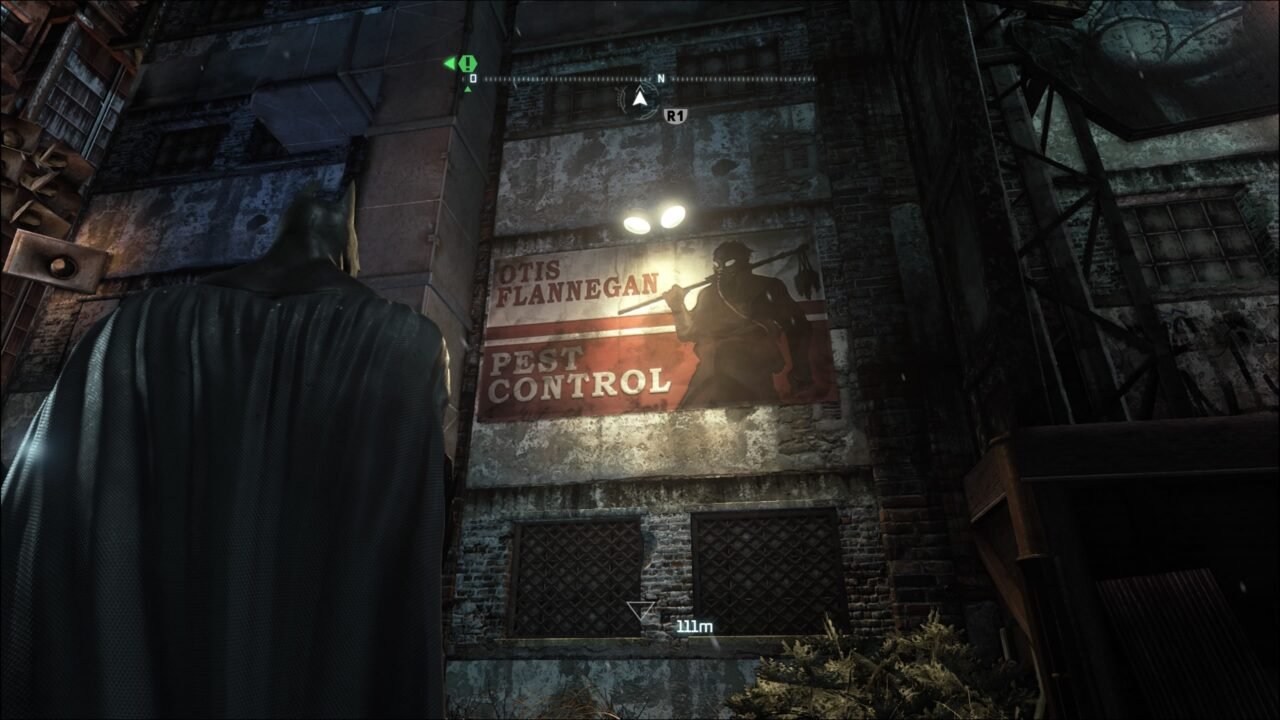1280x720 pixels.
Task: Click the white compass arrow indicator
Action: click(640, 98)
